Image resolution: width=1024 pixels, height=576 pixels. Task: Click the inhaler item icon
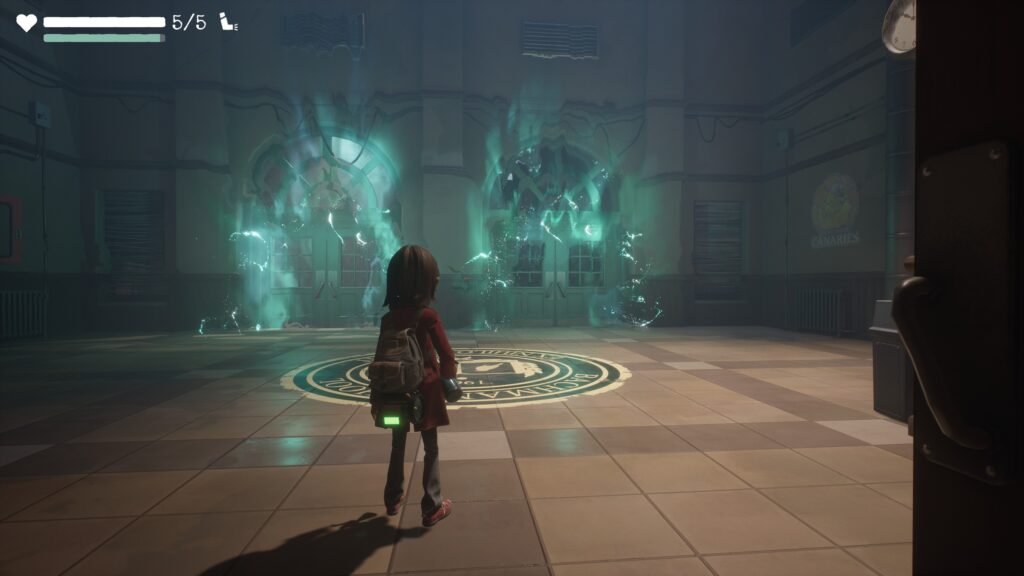(x=228, y=23)
